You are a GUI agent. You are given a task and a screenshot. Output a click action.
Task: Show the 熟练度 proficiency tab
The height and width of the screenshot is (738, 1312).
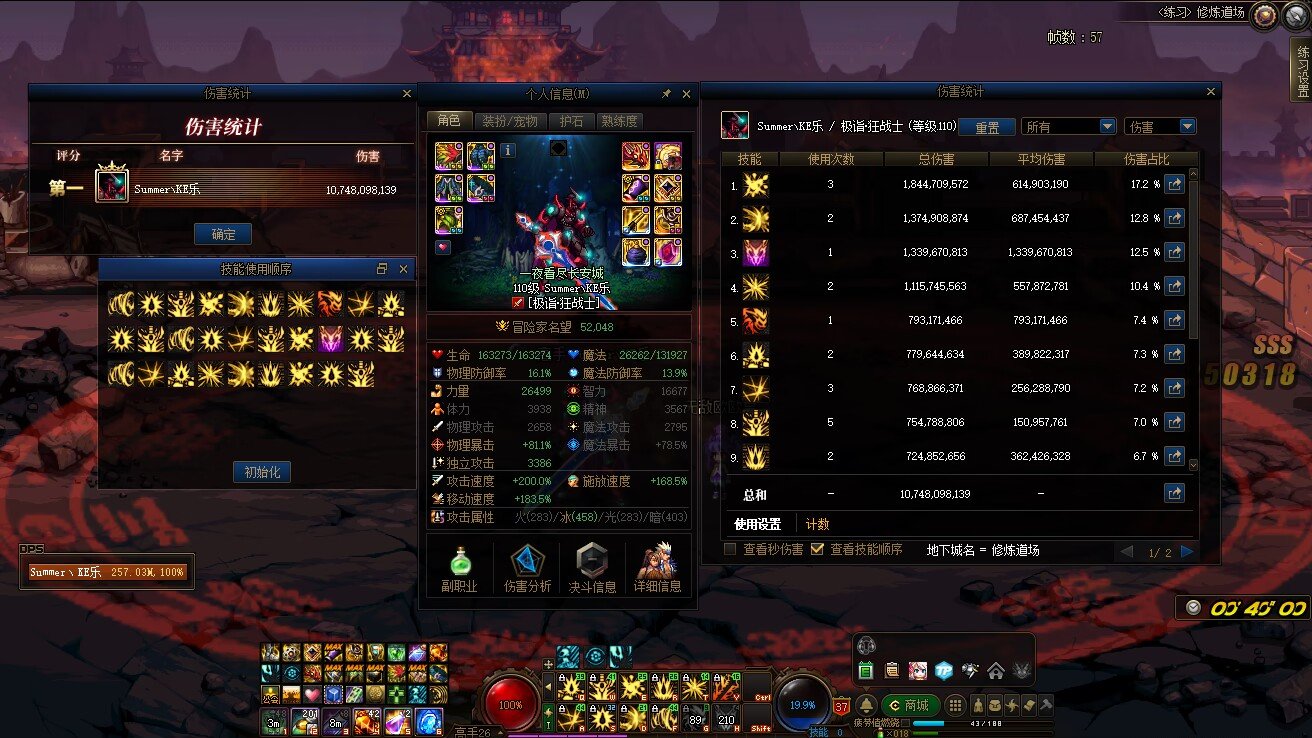coord(619,121)
